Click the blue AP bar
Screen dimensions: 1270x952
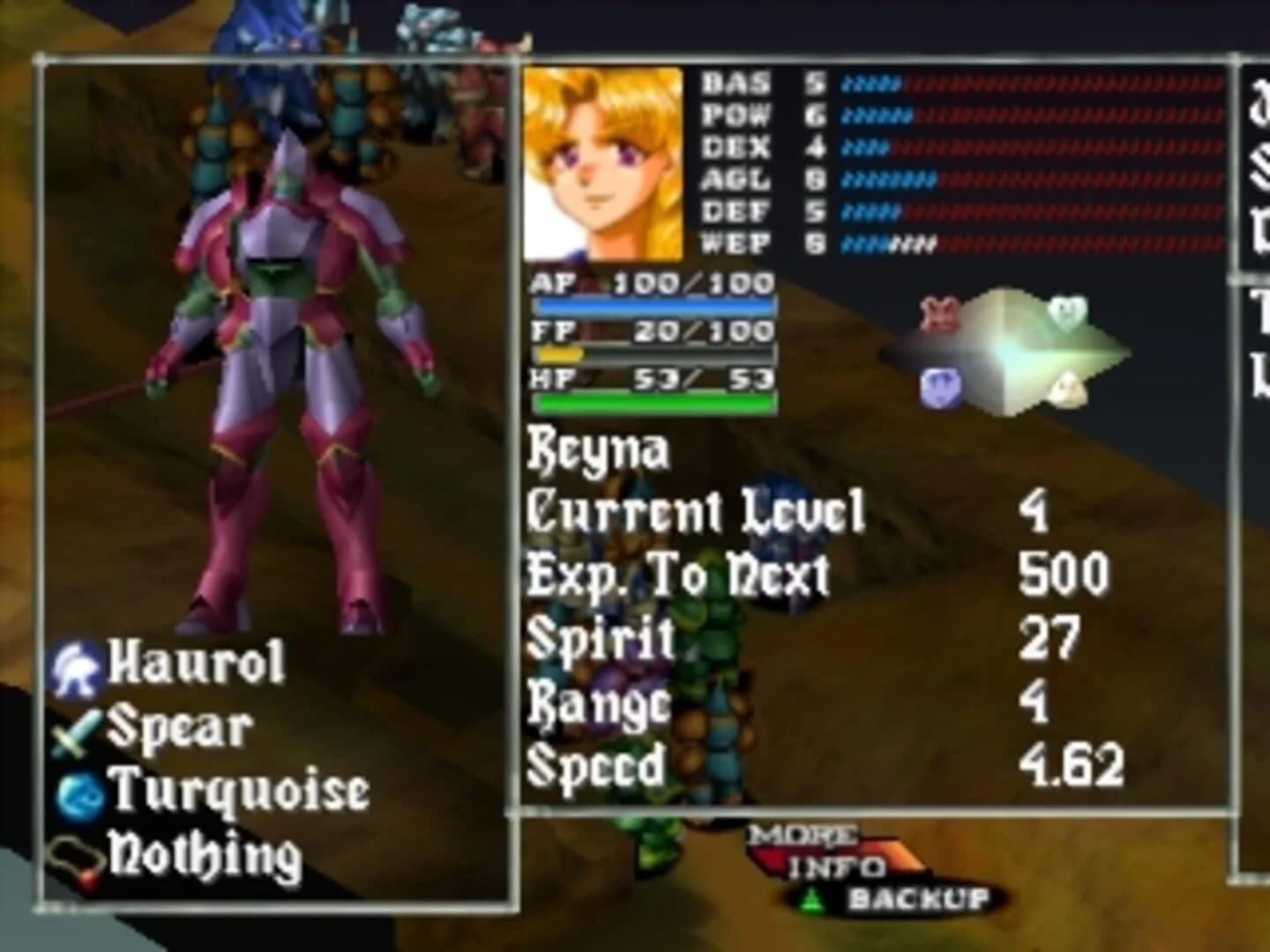(x=653, y=304)
